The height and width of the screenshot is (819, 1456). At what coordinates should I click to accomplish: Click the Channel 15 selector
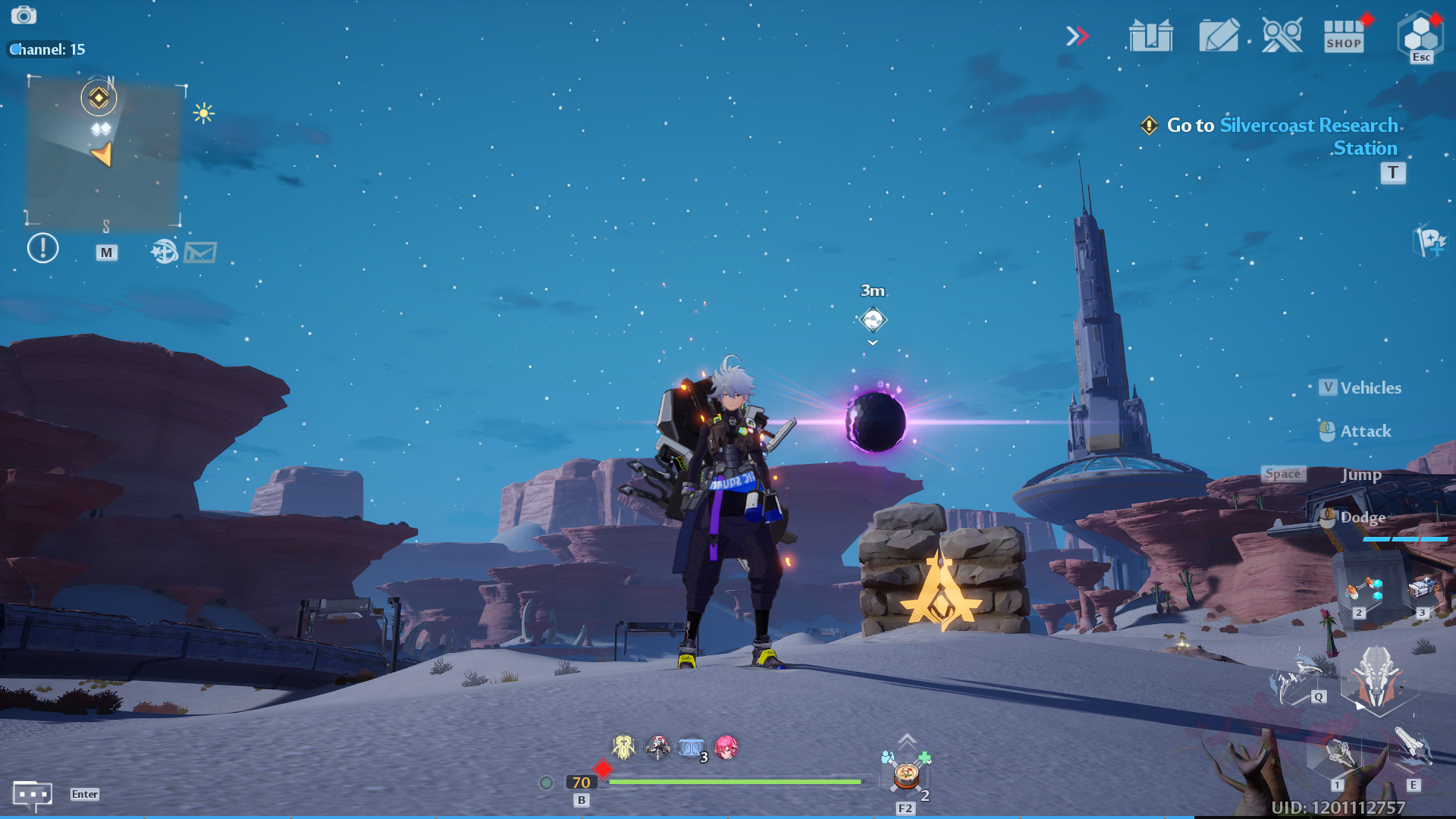(x=47, y=49)
